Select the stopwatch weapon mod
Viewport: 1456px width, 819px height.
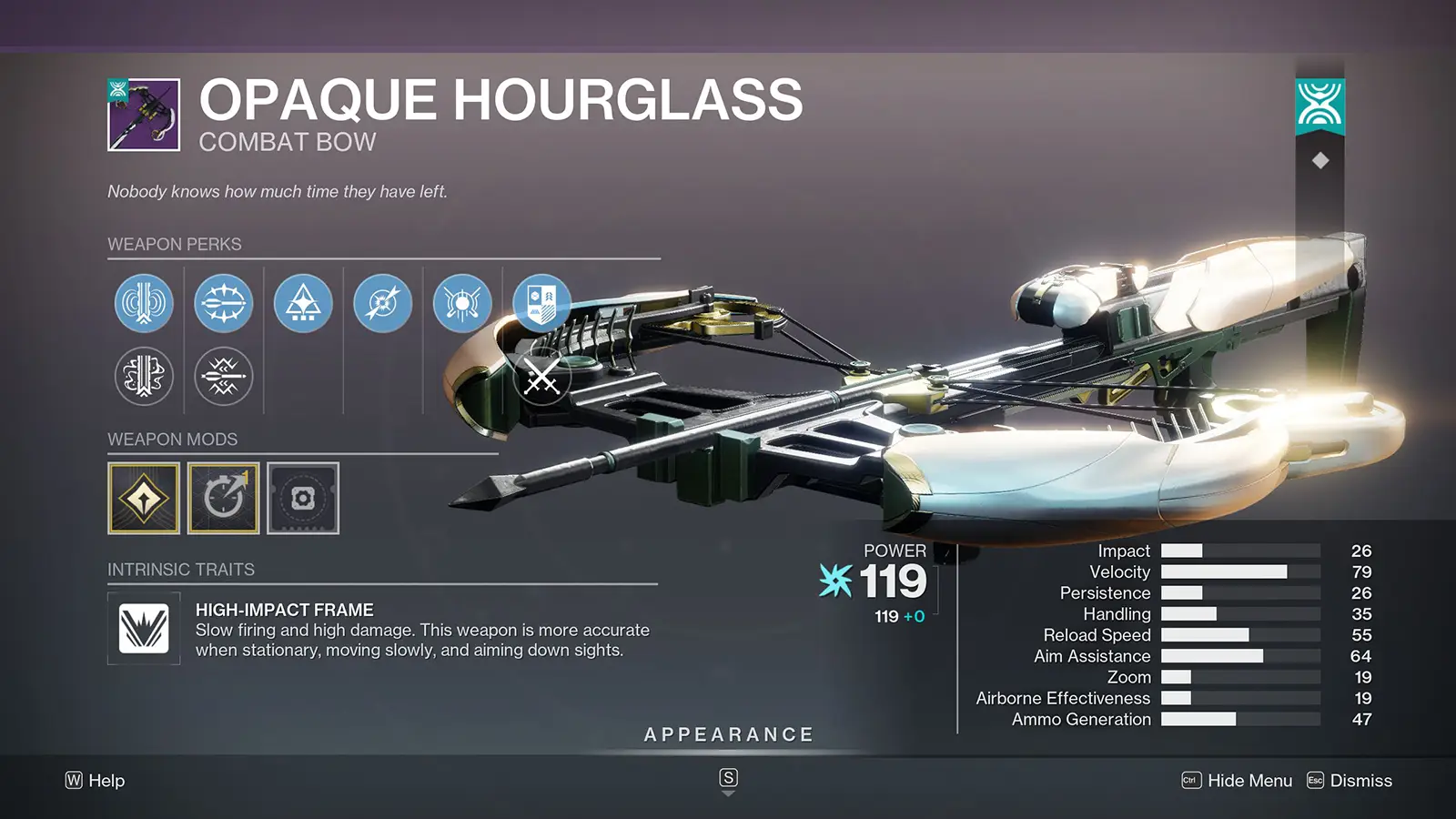coord(223,499)
